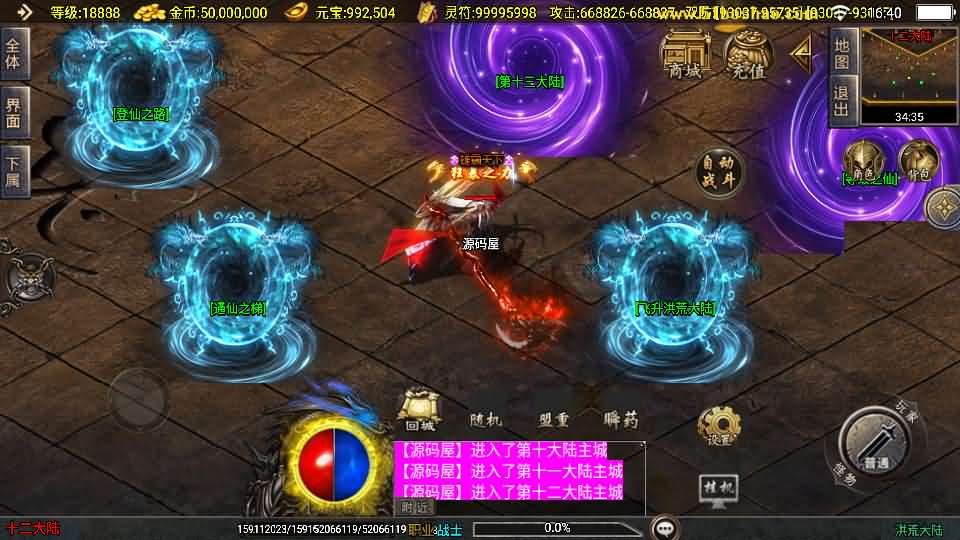This screenshot has height=540, width=960.
Task: Open the 商城 shop
Action: [685, 53]
